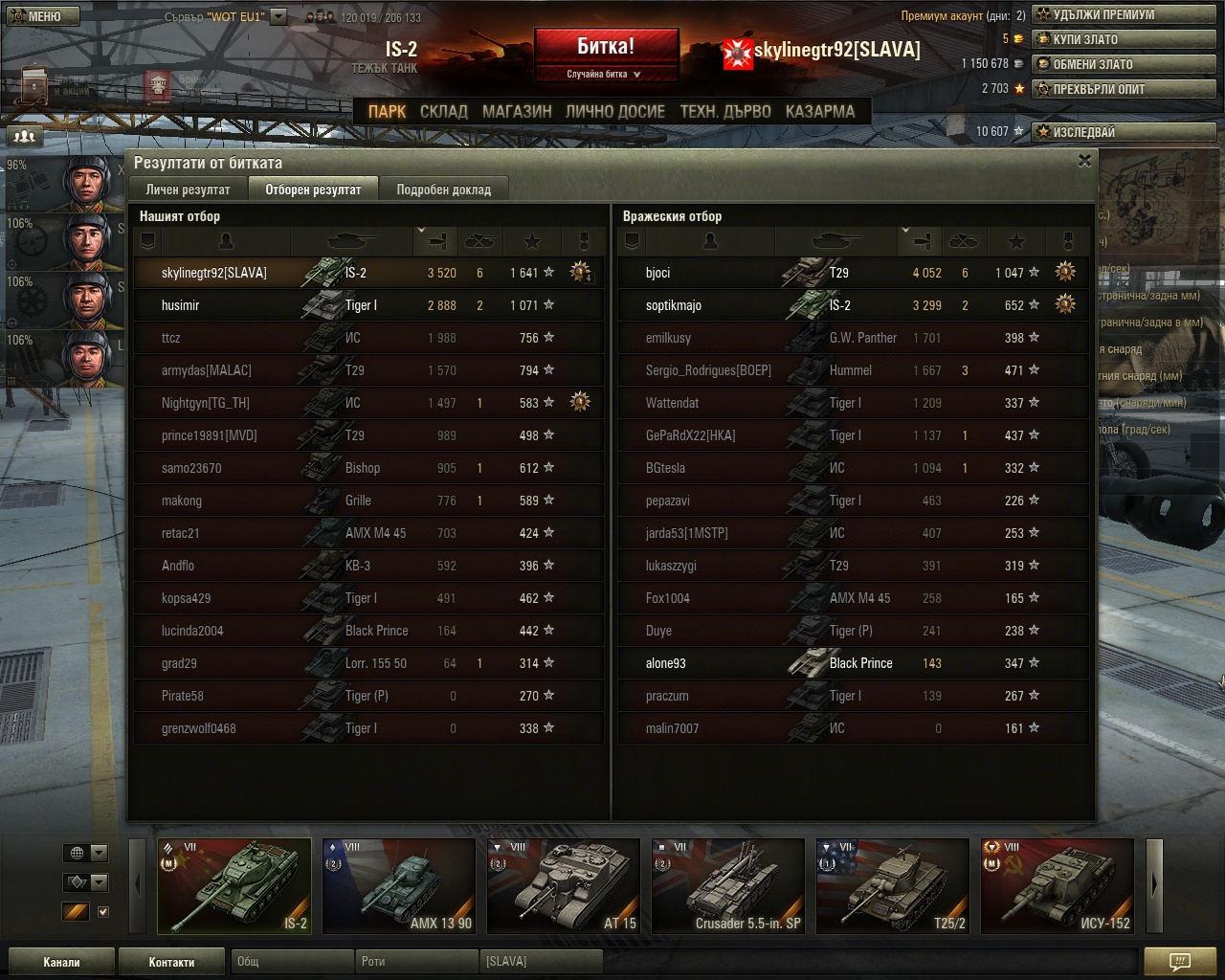Viewport: 1225px width, 980px height.
Task: Close the battle results window
Action: coord(1084,161)
